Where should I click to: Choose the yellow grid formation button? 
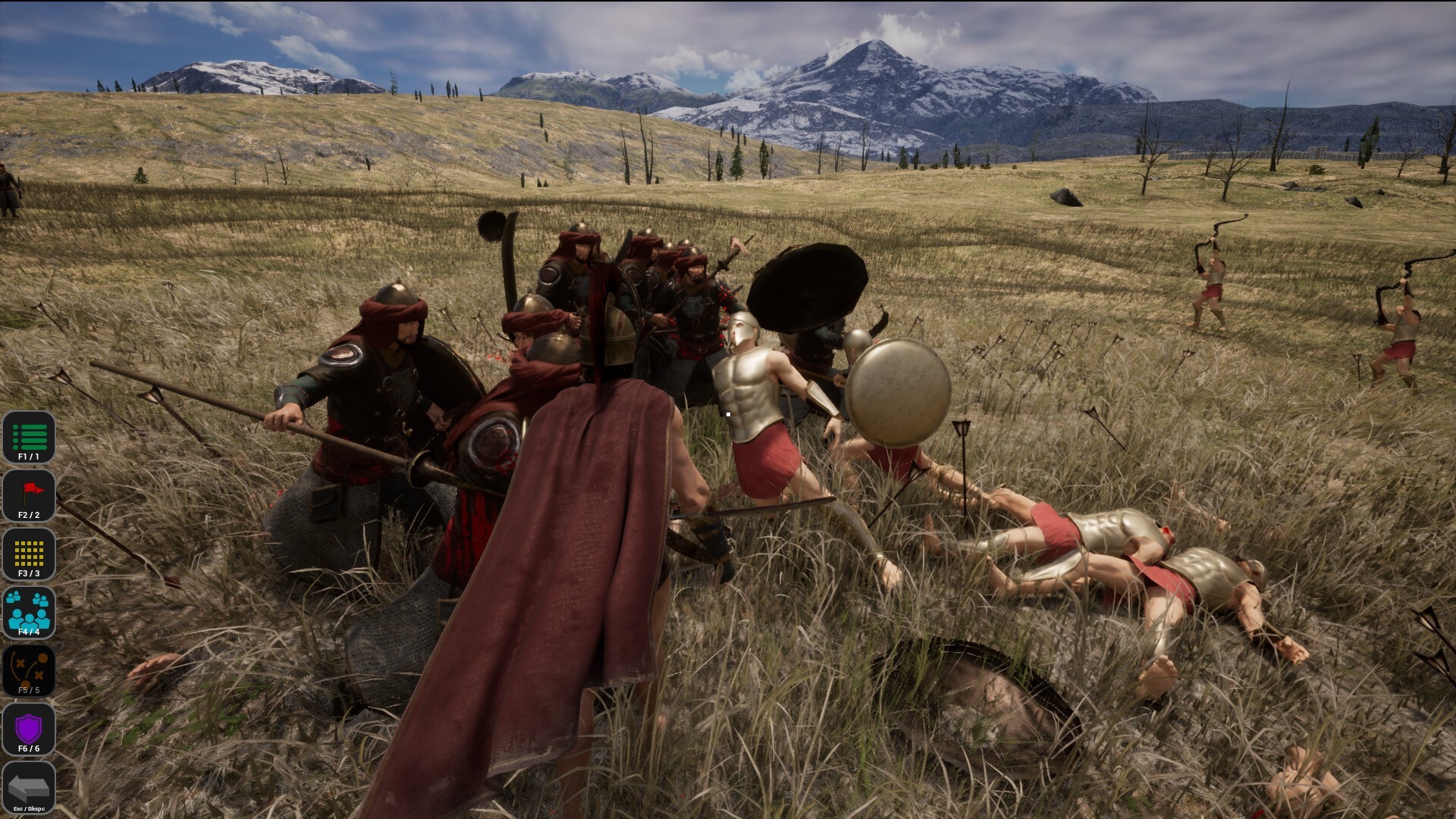pyautogui.click(x=29, y=554)
